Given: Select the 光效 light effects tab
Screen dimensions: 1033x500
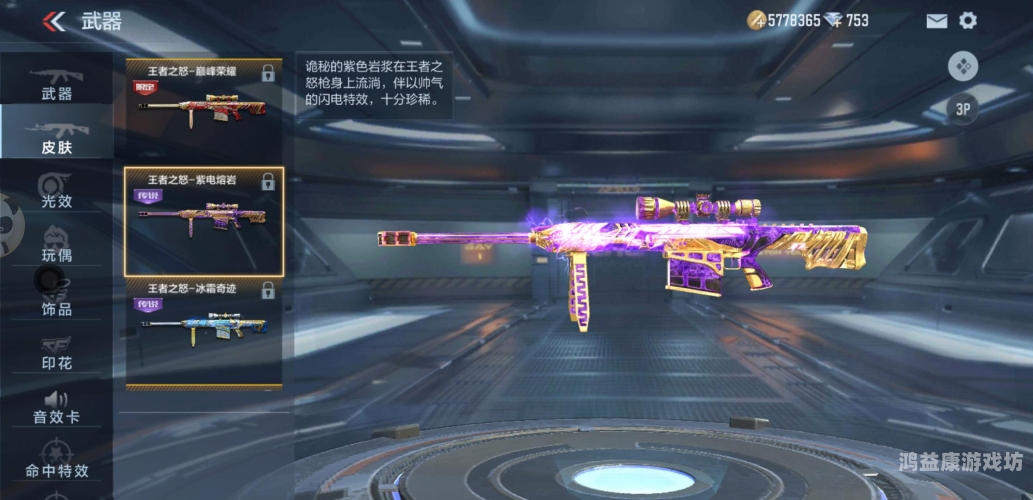Looking at the screenshot, I should 56,191.
